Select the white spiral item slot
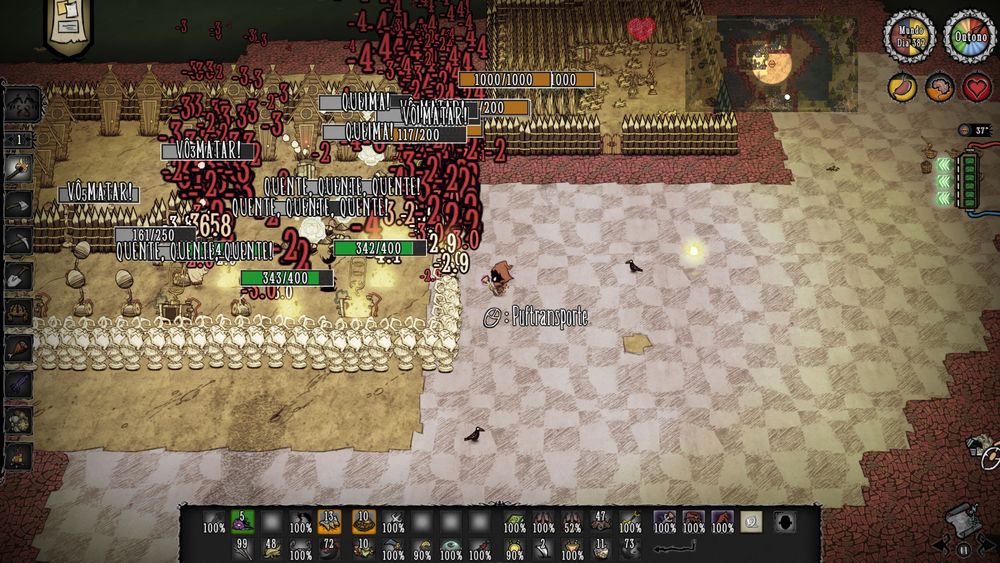Image resolution: width=1000 pixels, height=563 pixels. tap(751, 521)
